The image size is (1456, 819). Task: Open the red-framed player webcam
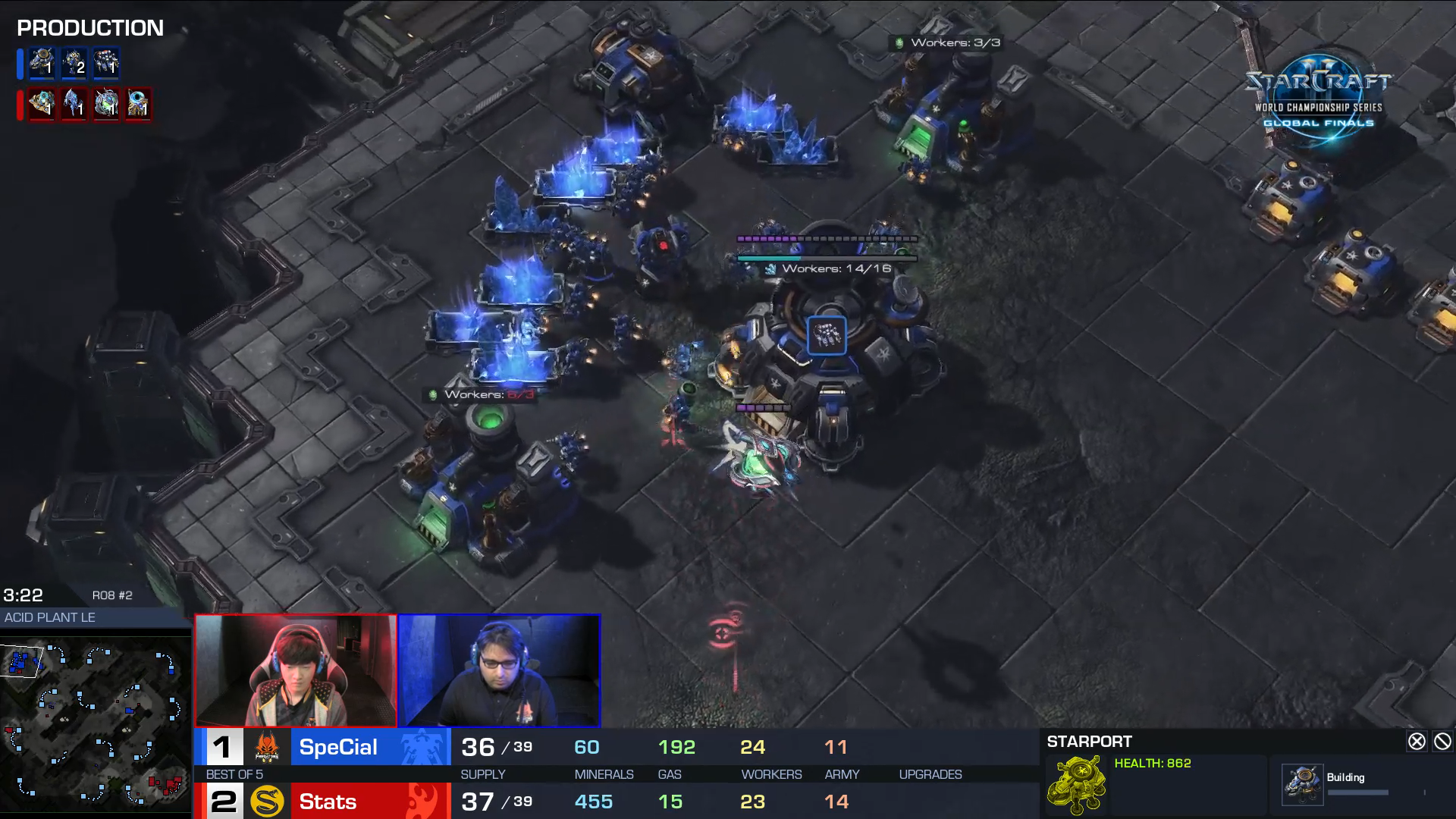point(296,671)
